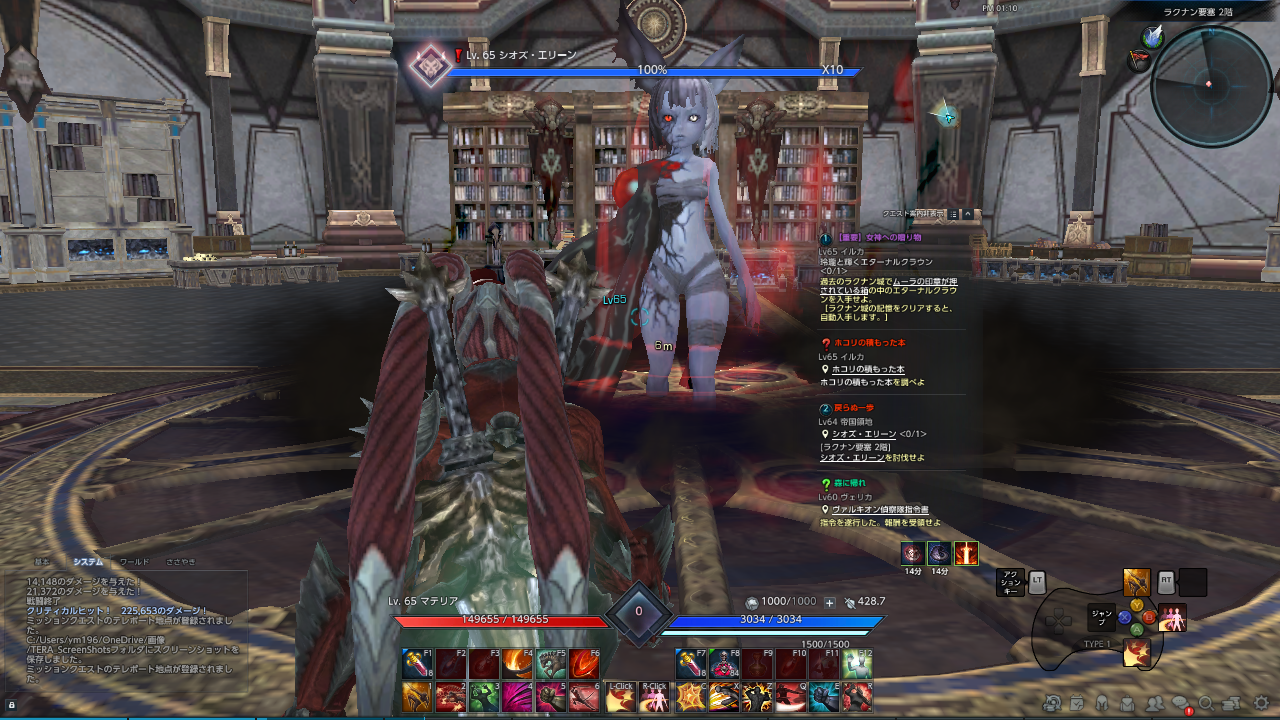Open the chat bubbles icon with alert
This screenshot has width=1280, height=720.
click(1181, 703)
